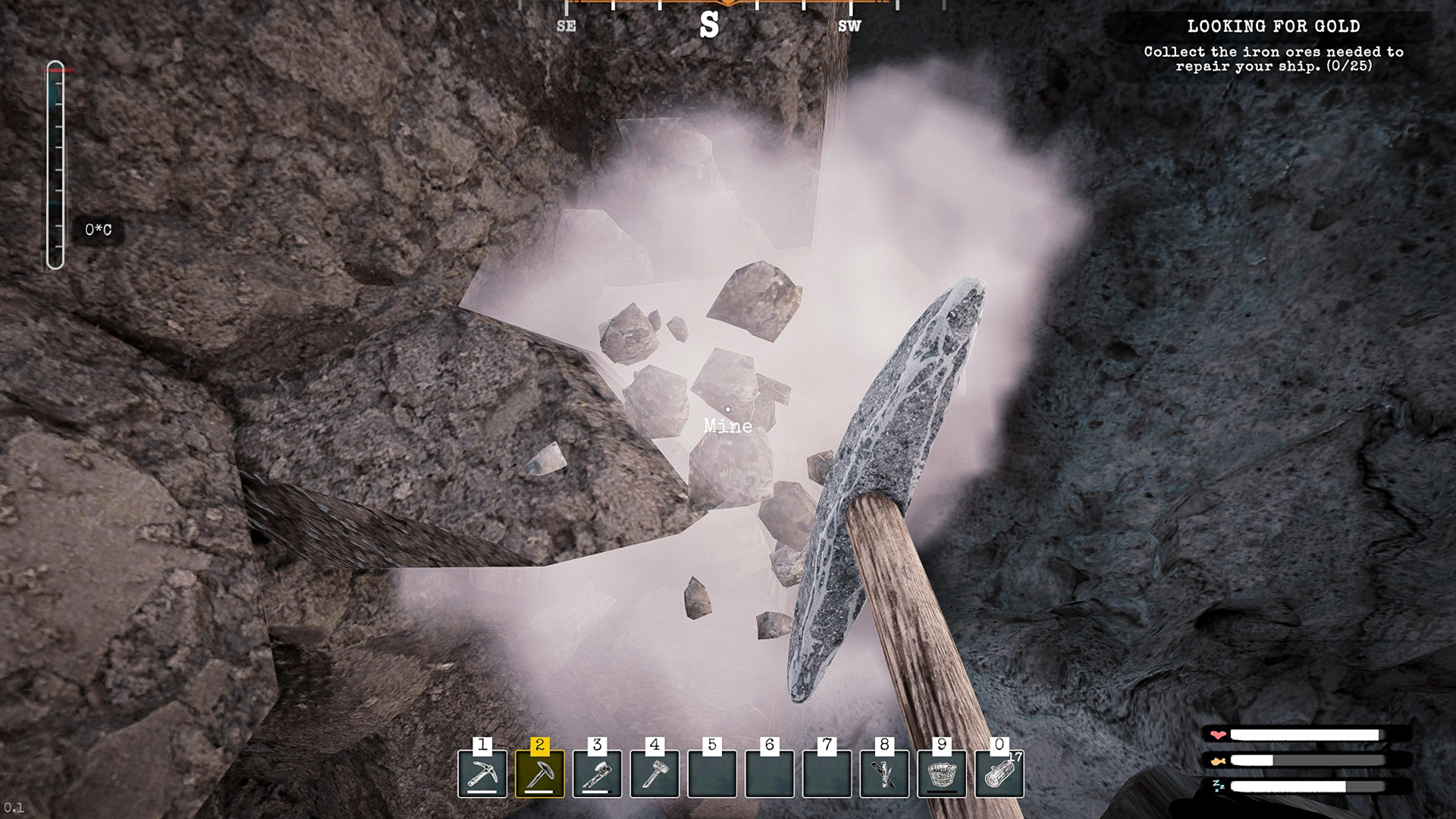Select the sticks in hotbar slot 8

(884, 773)
